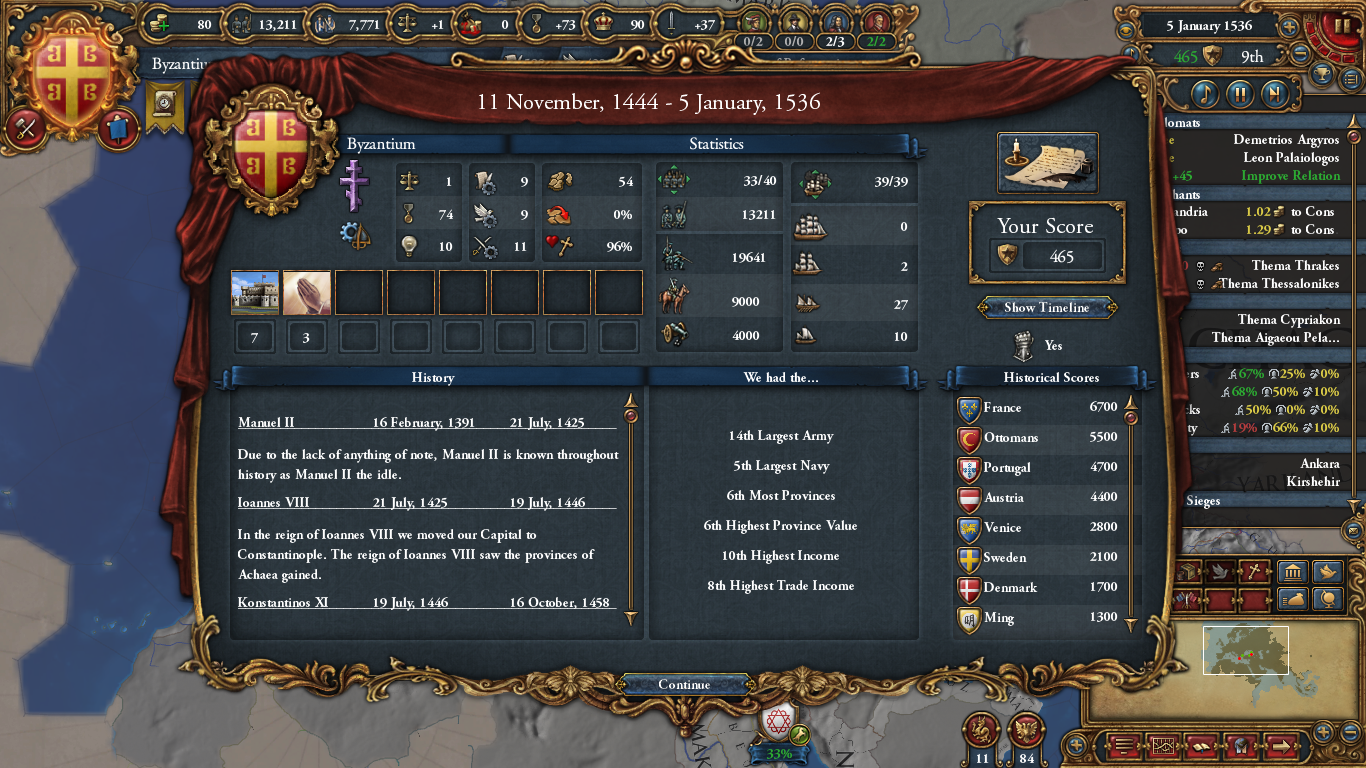
Task: Click the down arrow below Historical Scores
Action: coord(1131,620)
